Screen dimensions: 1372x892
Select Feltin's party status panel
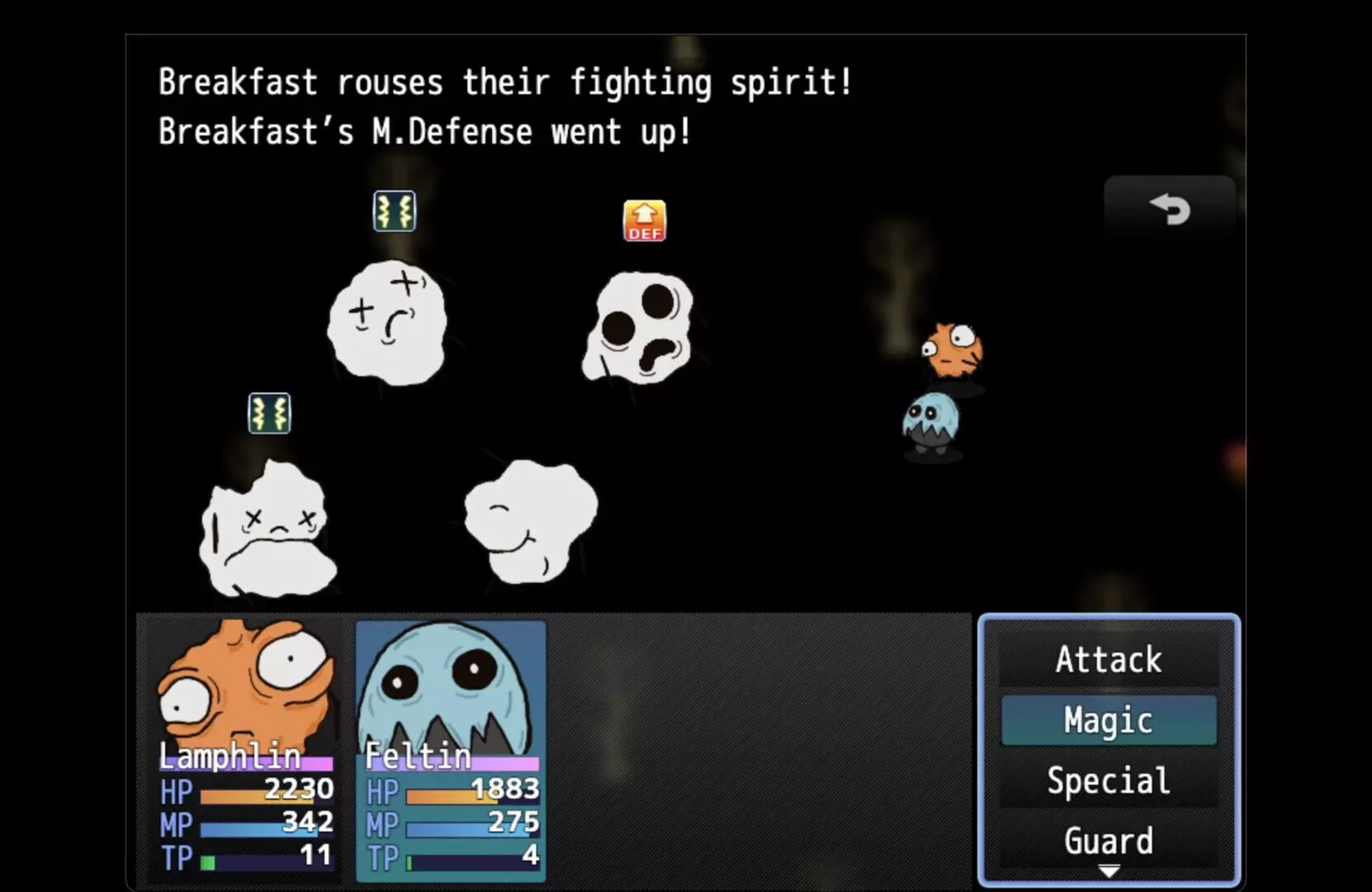point(451,750)
